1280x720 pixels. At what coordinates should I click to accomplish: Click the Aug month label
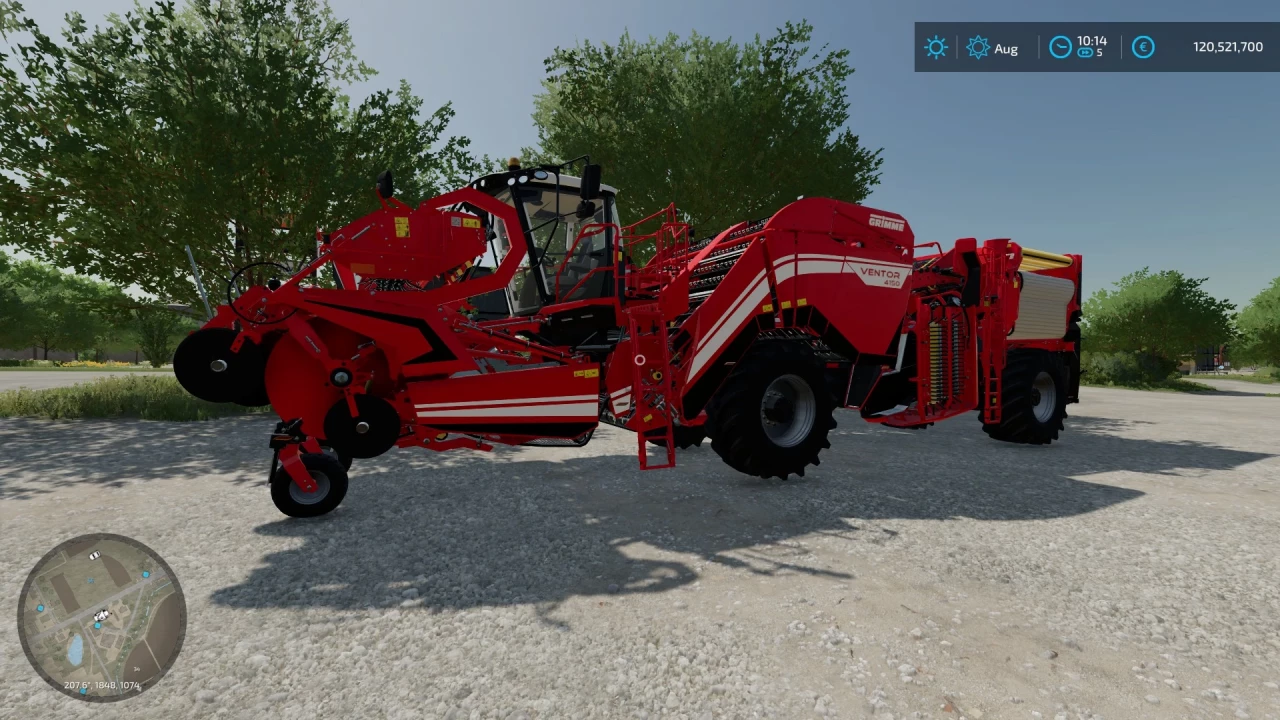(1007, 49)
